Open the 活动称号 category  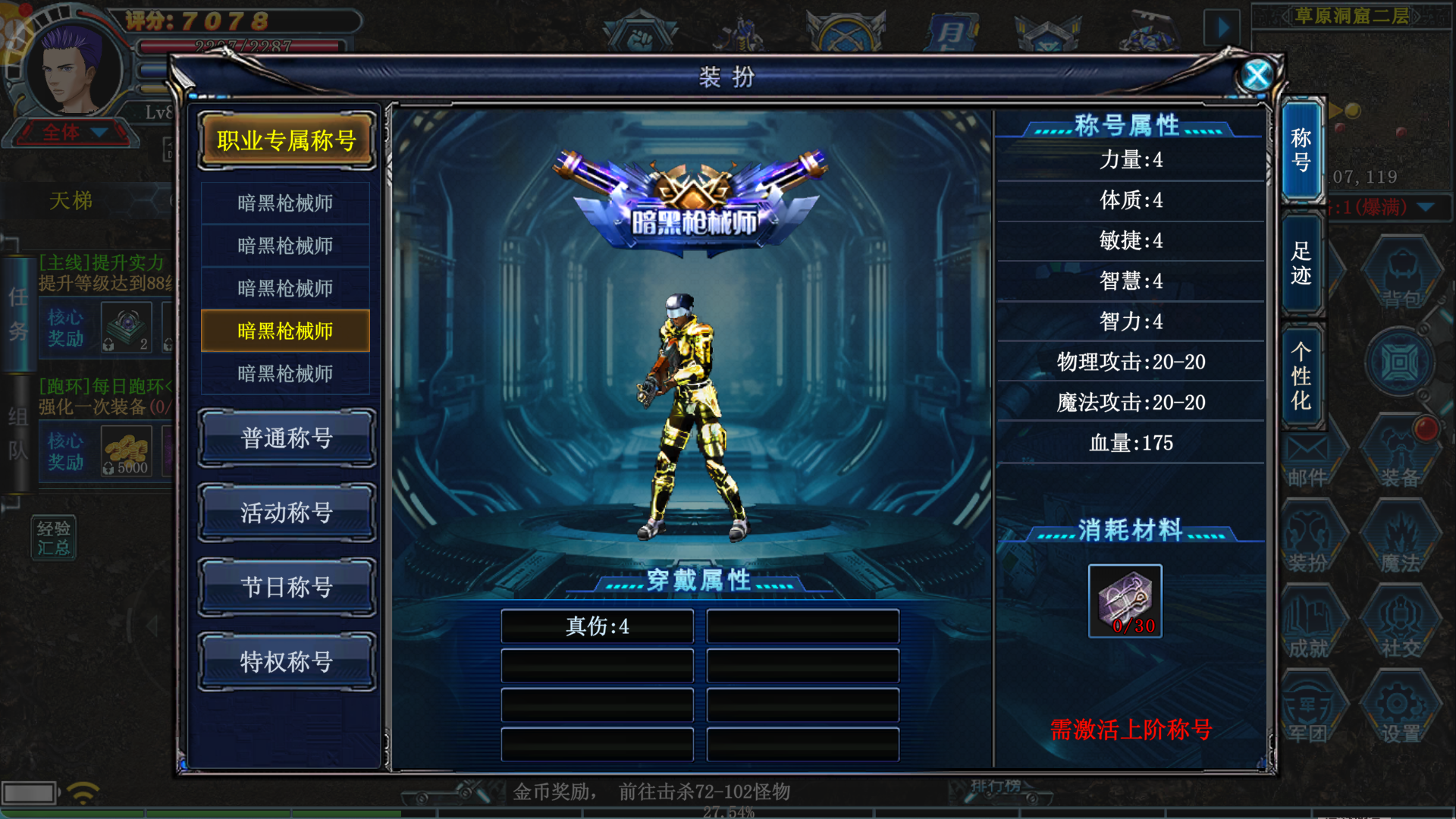pyautogui.click(x=287, y=513)
